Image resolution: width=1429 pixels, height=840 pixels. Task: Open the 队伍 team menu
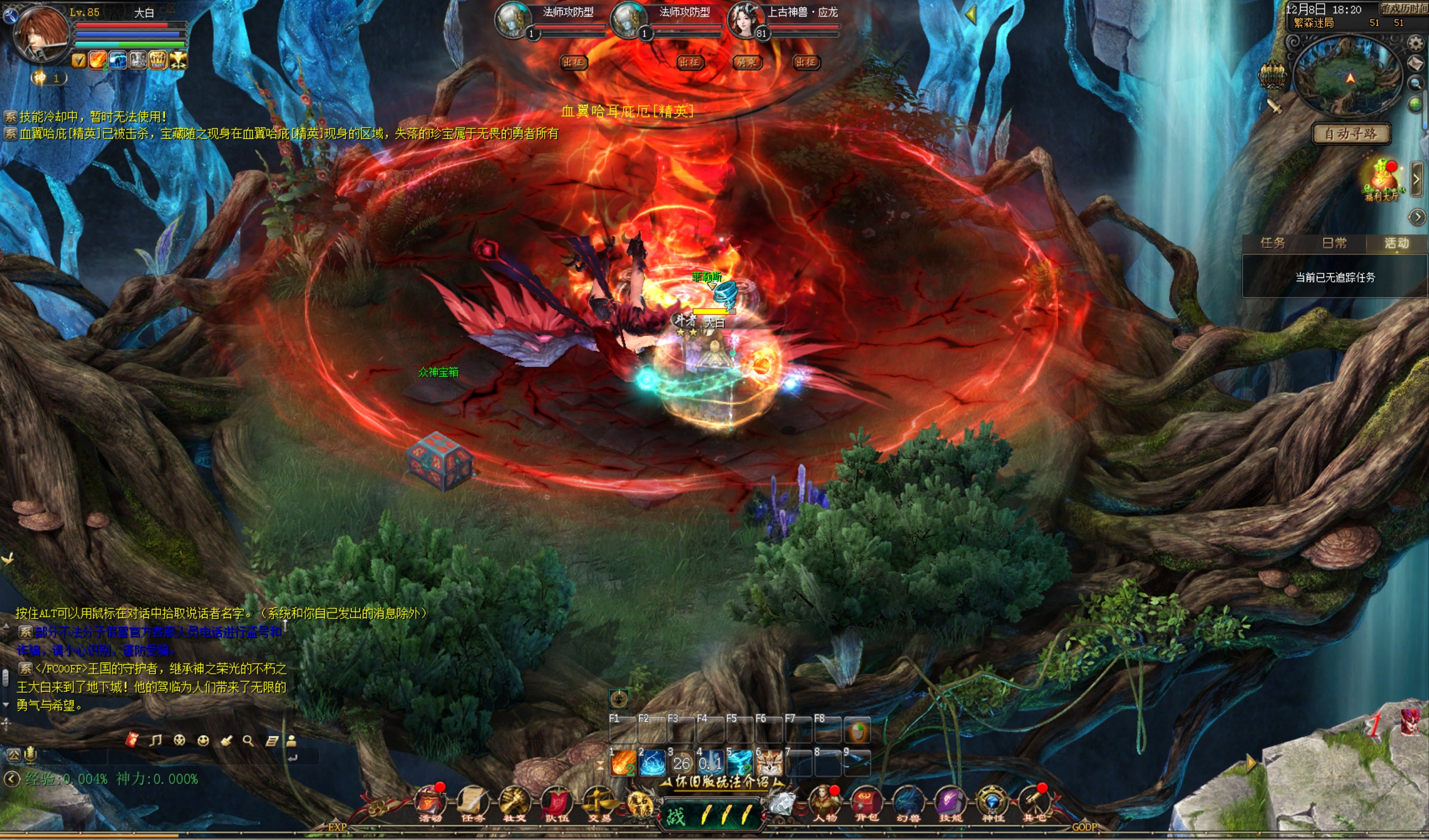[x=557, y=803]
